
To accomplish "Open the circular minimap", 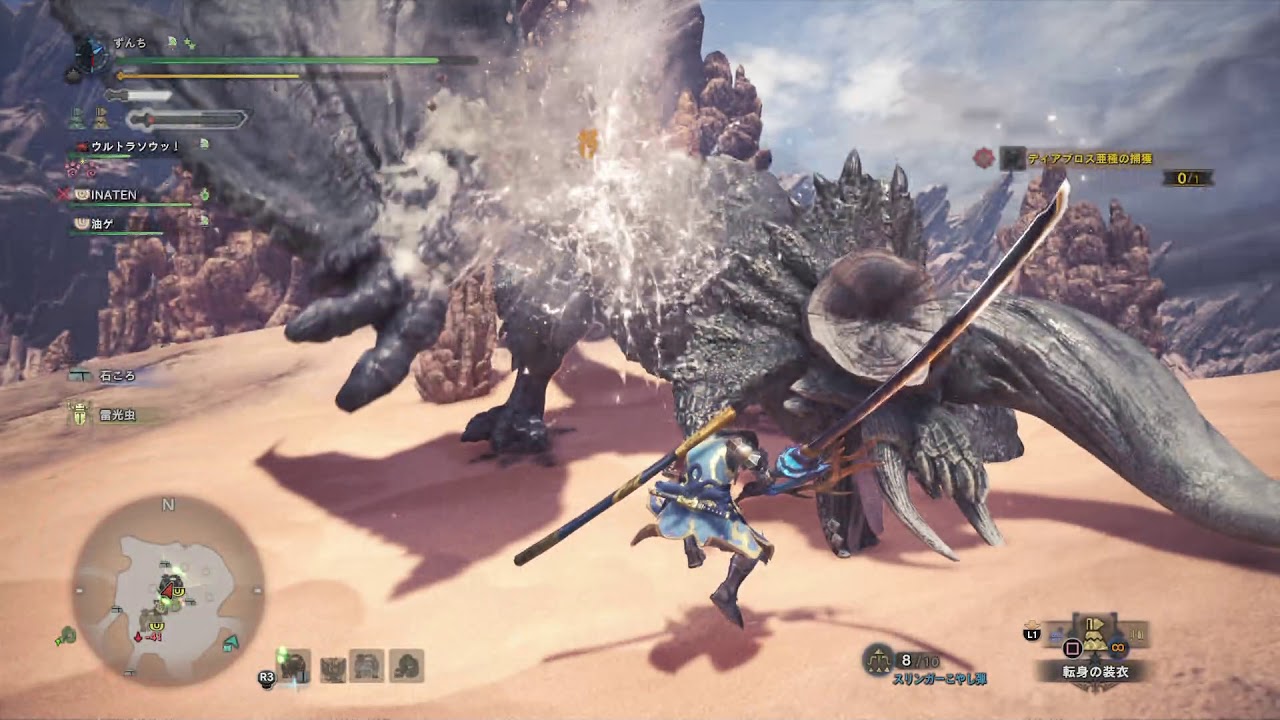I will (x=168, y=591).
